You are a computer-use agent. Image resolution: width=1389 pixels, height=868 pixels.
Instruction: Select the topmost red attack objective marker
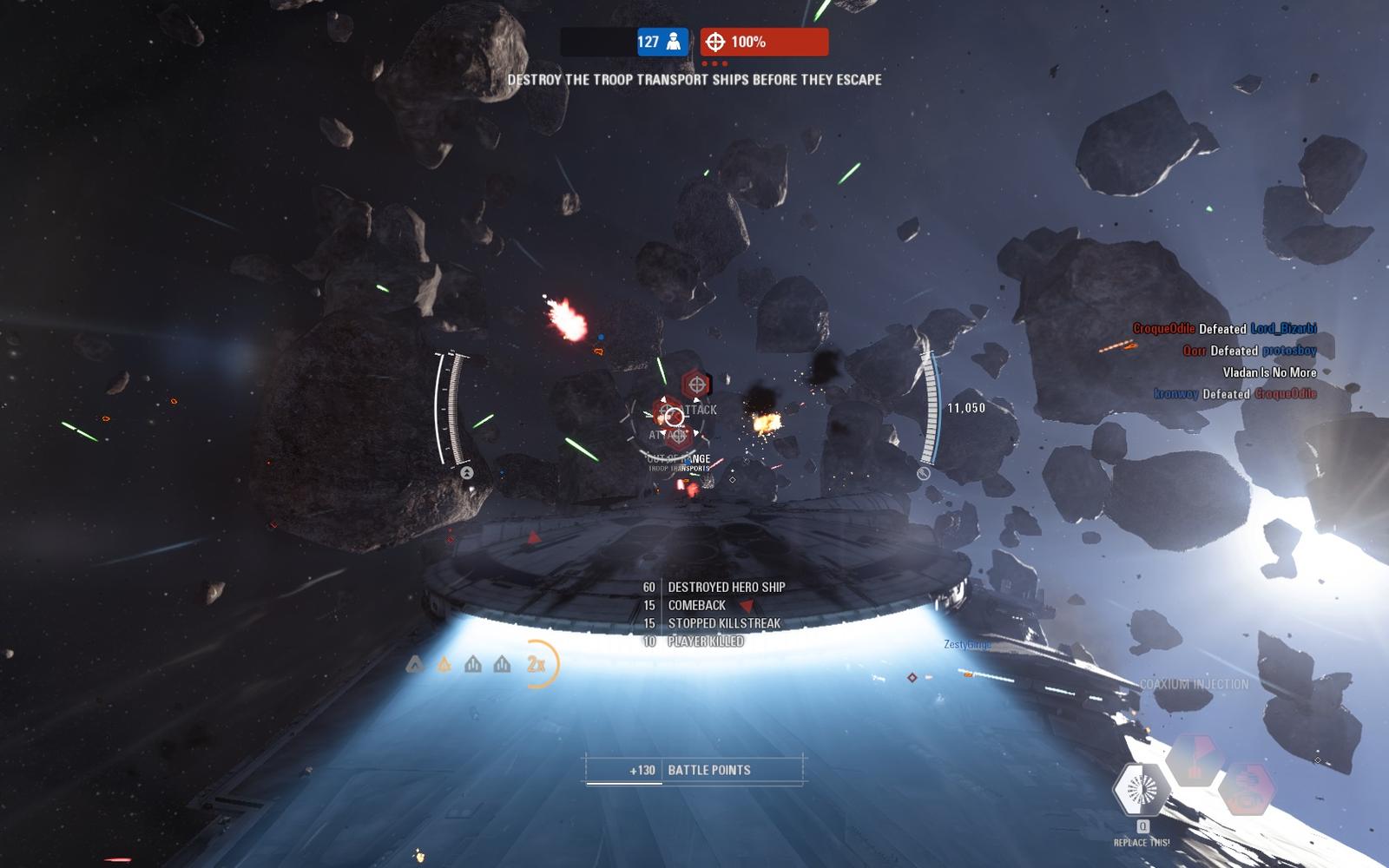click(695, 383)
